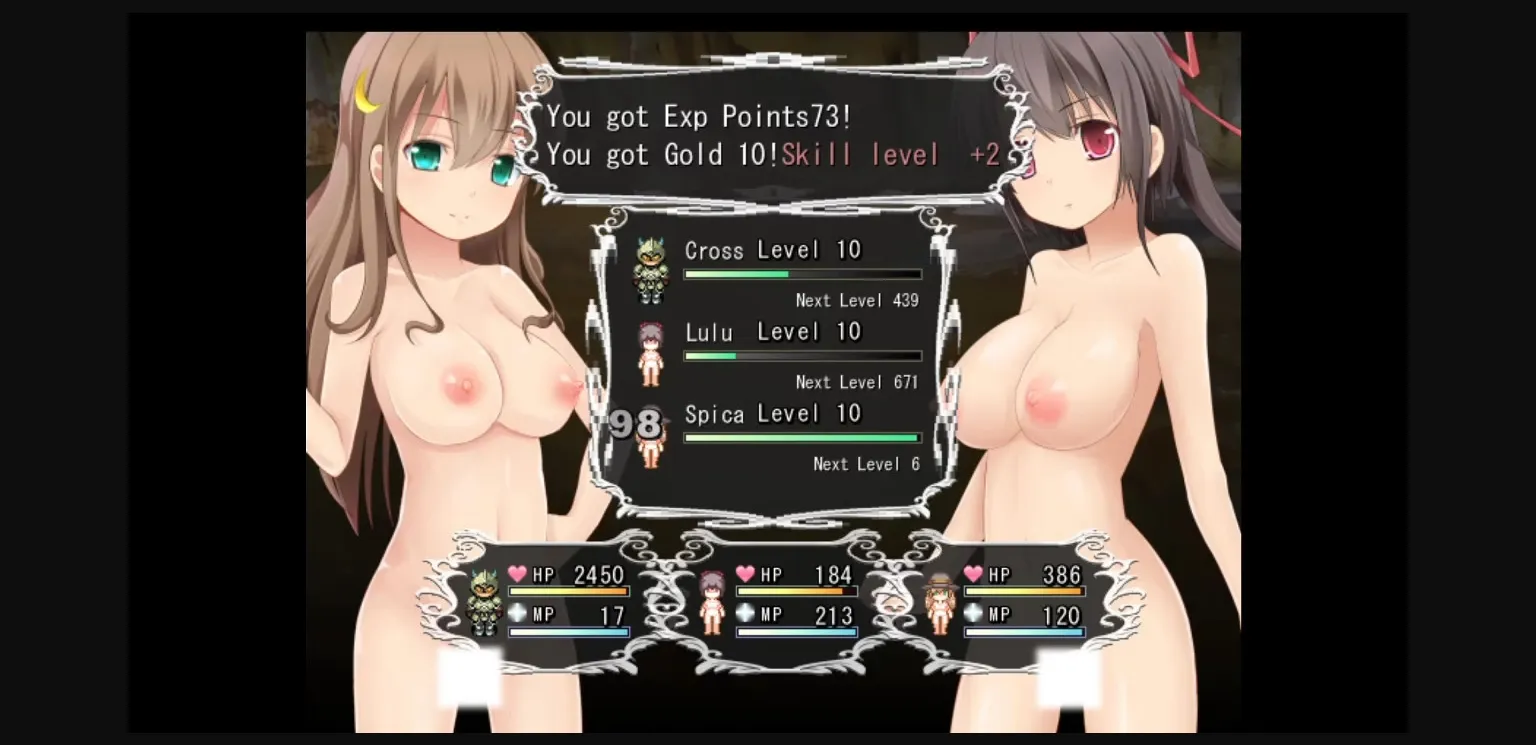
Task: Click Cross's experience progress bar
Action: [x=800, y=273]
